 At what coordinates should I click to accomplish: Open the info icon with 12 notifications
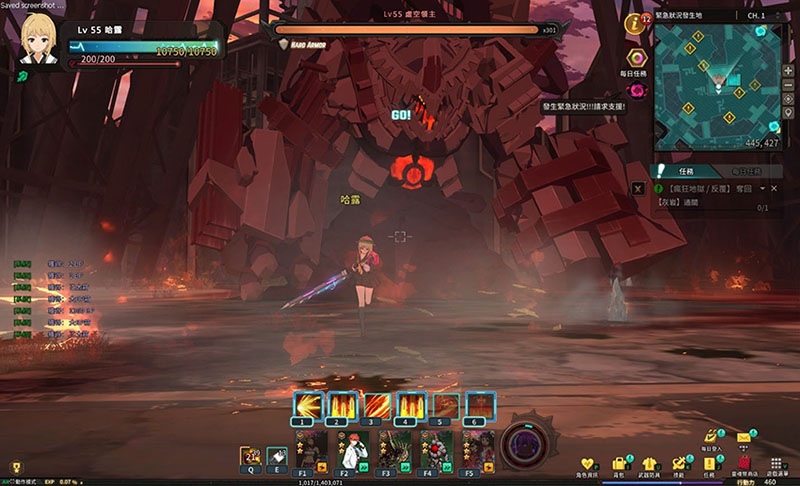coord(633,22)
